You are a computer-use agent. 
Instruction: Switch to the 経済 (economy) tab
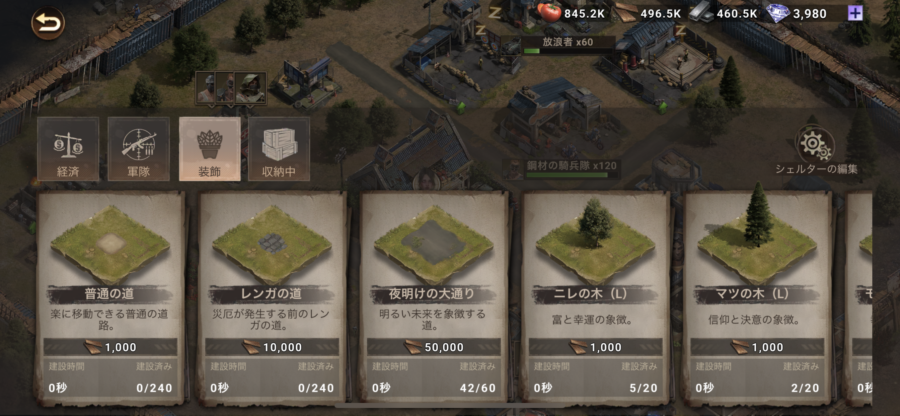pos(68,149)
